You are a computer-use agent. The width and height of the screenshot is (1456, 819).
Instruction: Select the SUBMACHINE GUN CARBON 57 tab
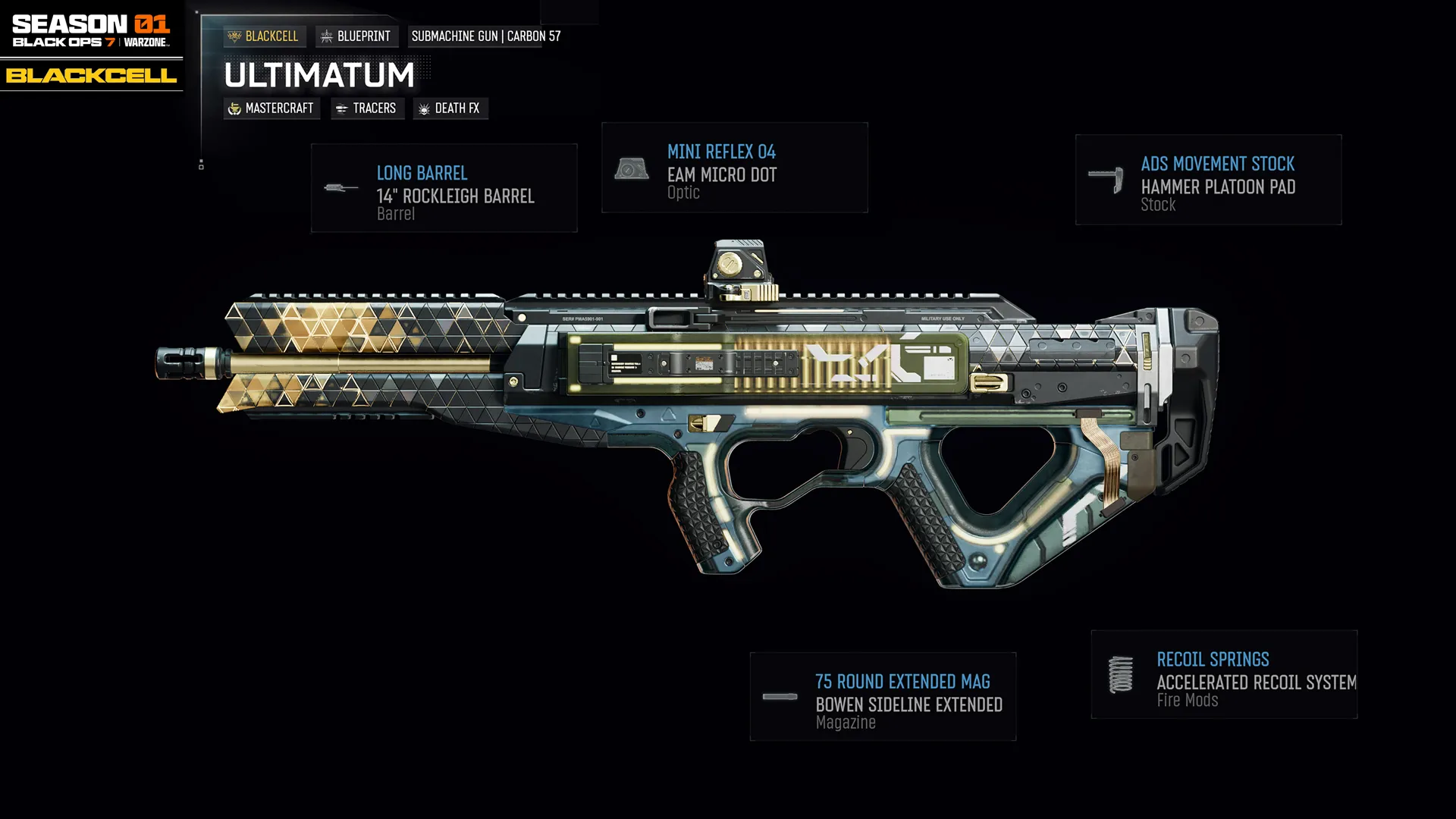tap(485, 36)
